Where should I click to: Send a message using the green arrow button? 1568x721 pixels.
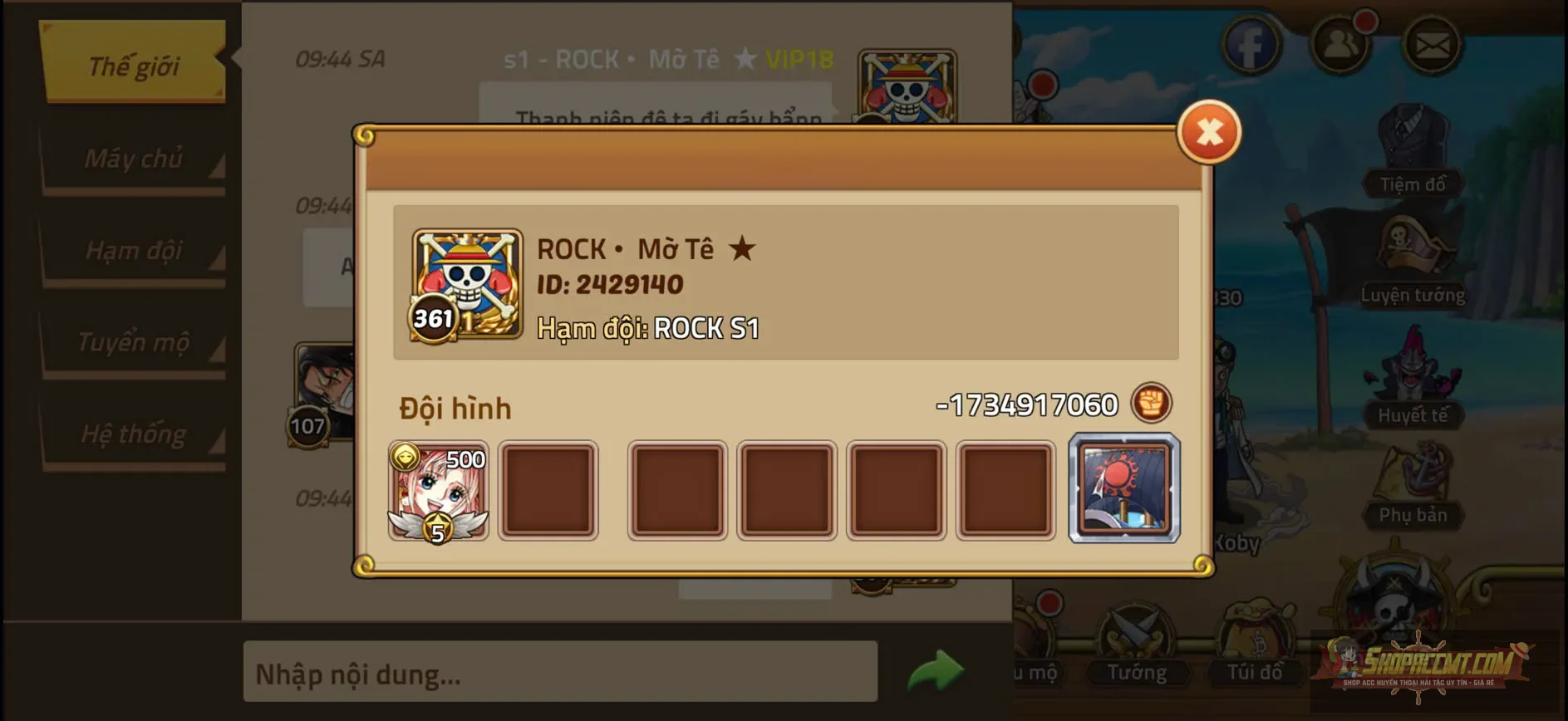click(x=934, y=671)
